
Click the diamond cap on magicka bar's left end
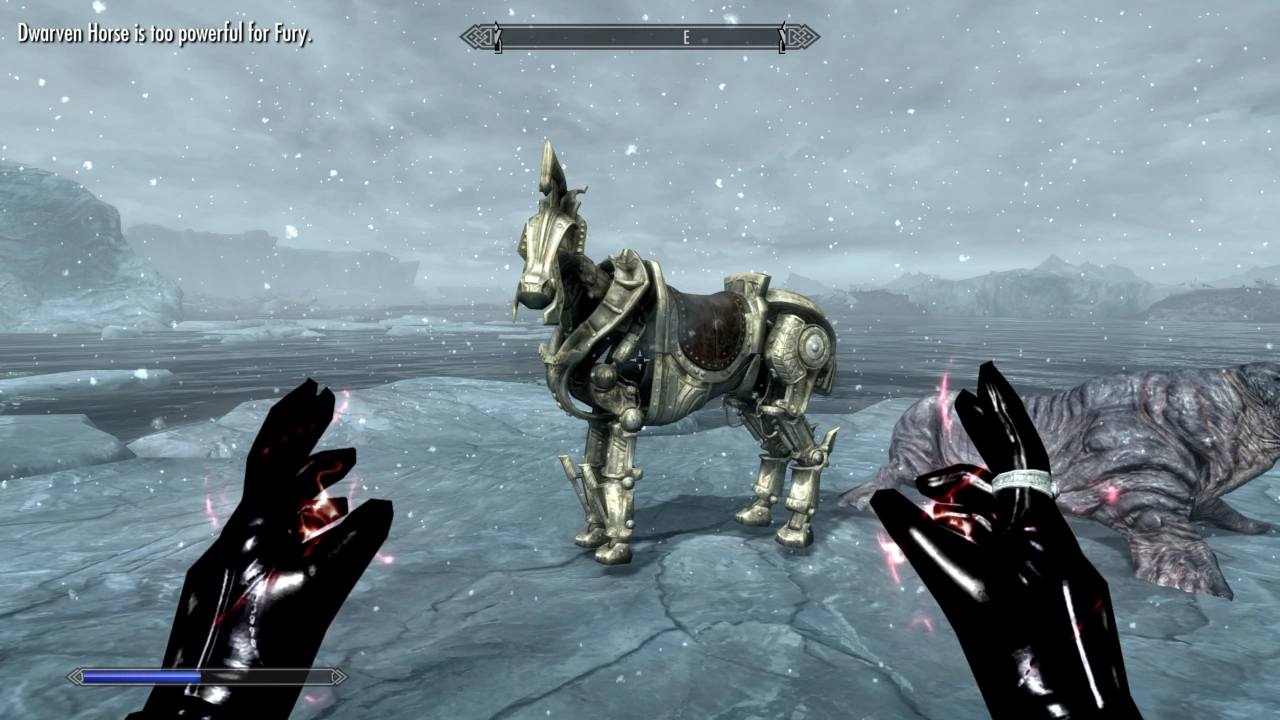(76, 677)
